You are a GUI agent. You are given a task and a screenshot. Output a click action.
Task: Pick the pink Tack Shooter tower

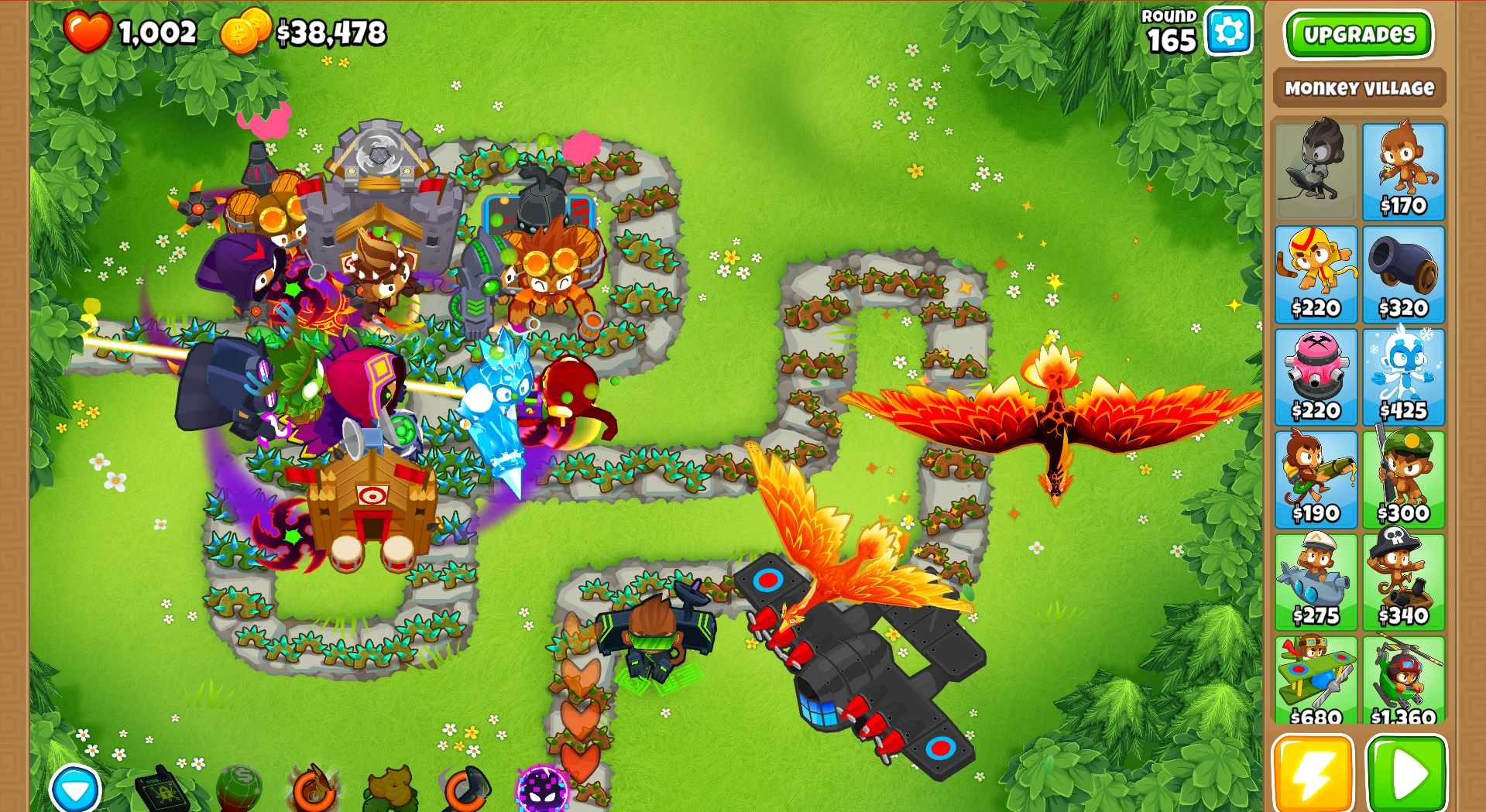tap(1316, 377)
